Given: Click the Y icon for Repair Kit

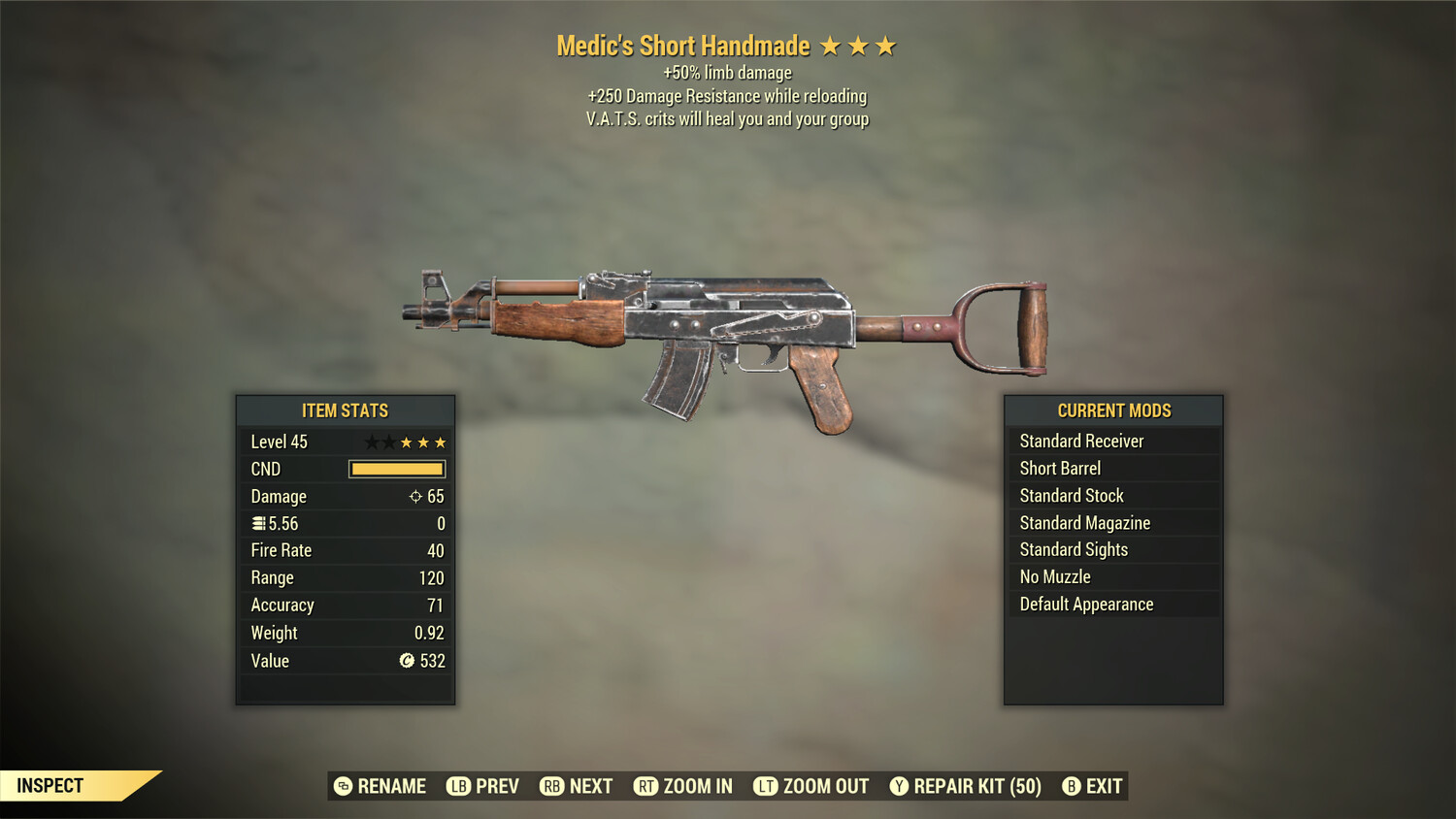Looking at the screenshot, I should [x=898, y=786].
